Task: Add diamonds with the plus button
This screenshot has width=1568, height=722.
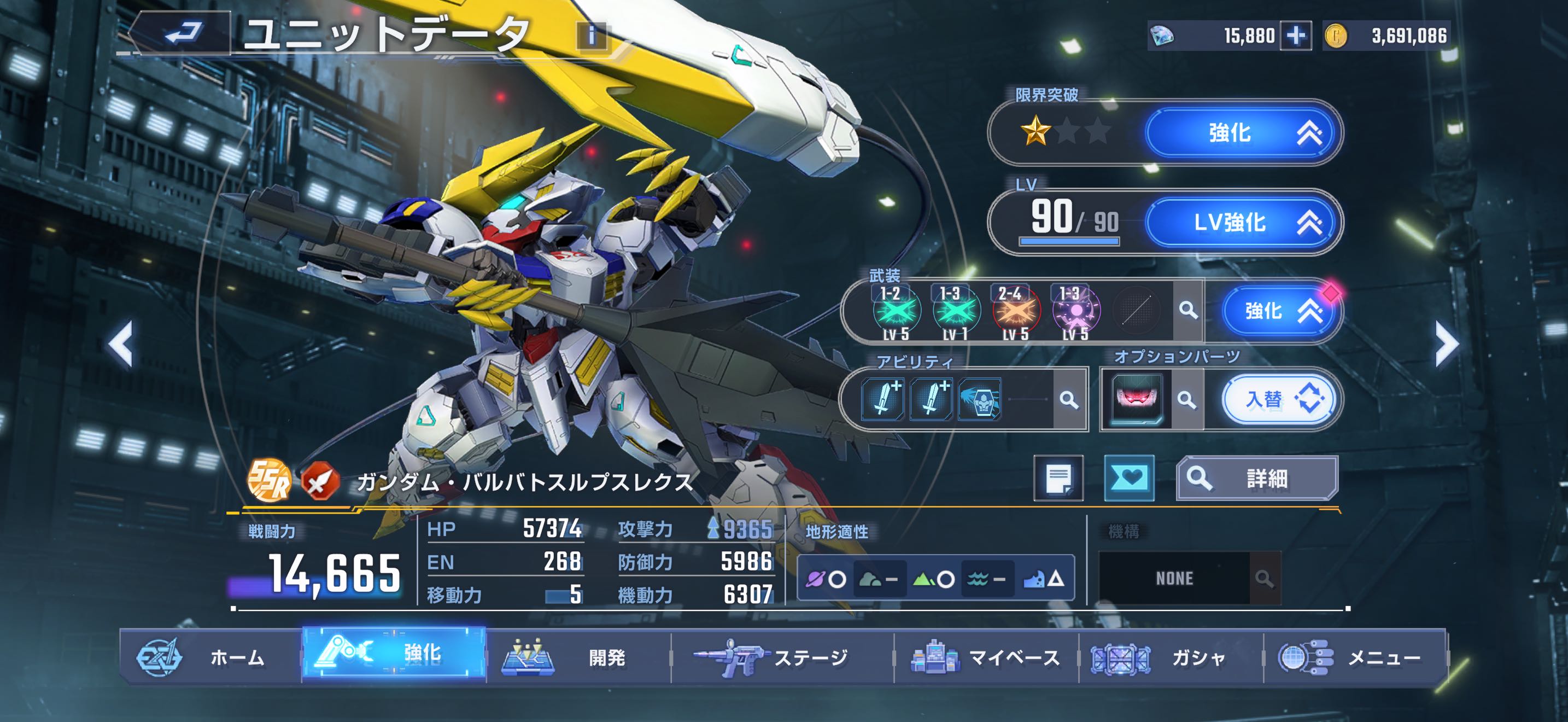Action: click(1295, 36)
